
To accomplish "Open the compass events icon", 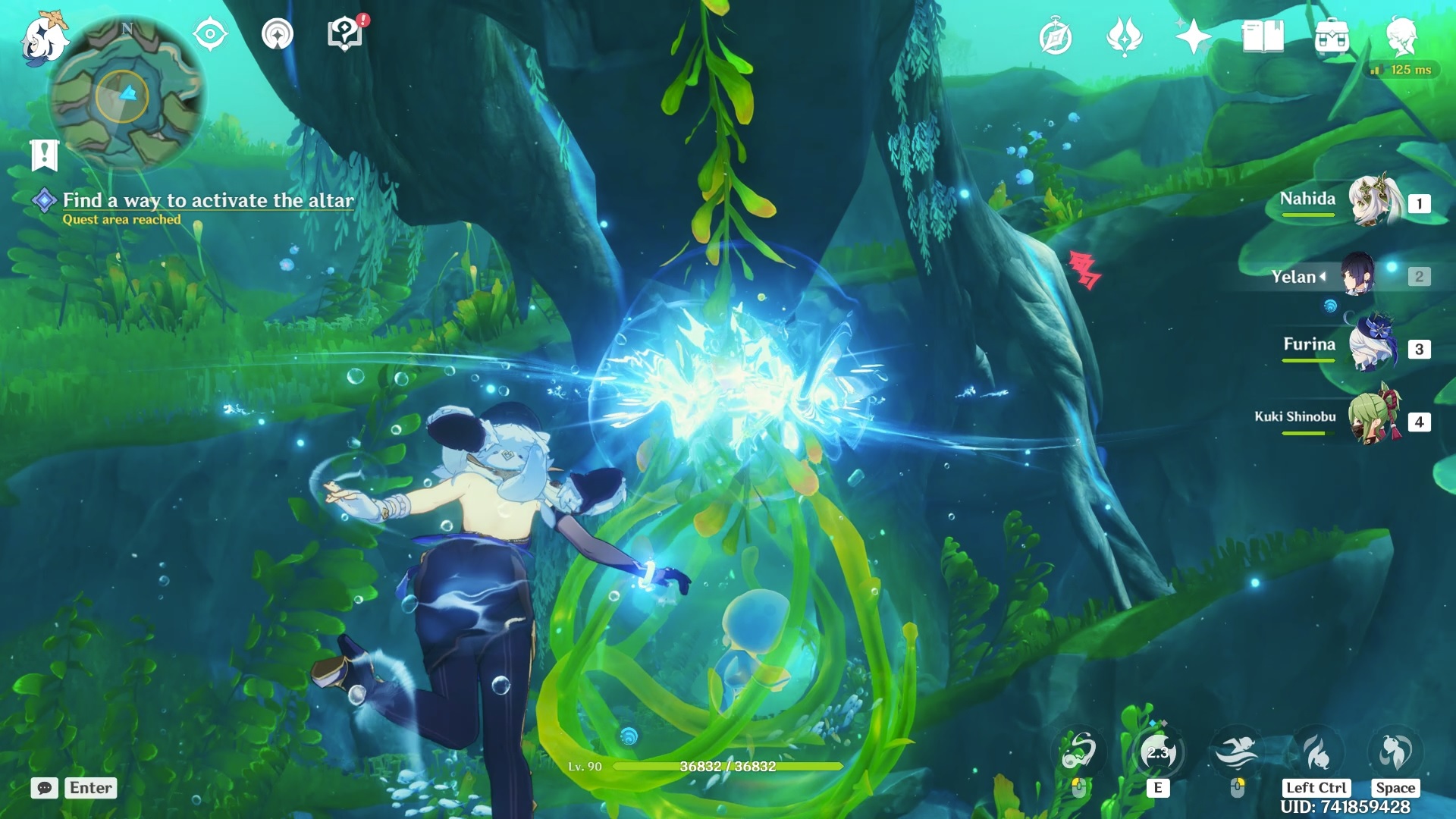I will click(x=1055, y=37).
